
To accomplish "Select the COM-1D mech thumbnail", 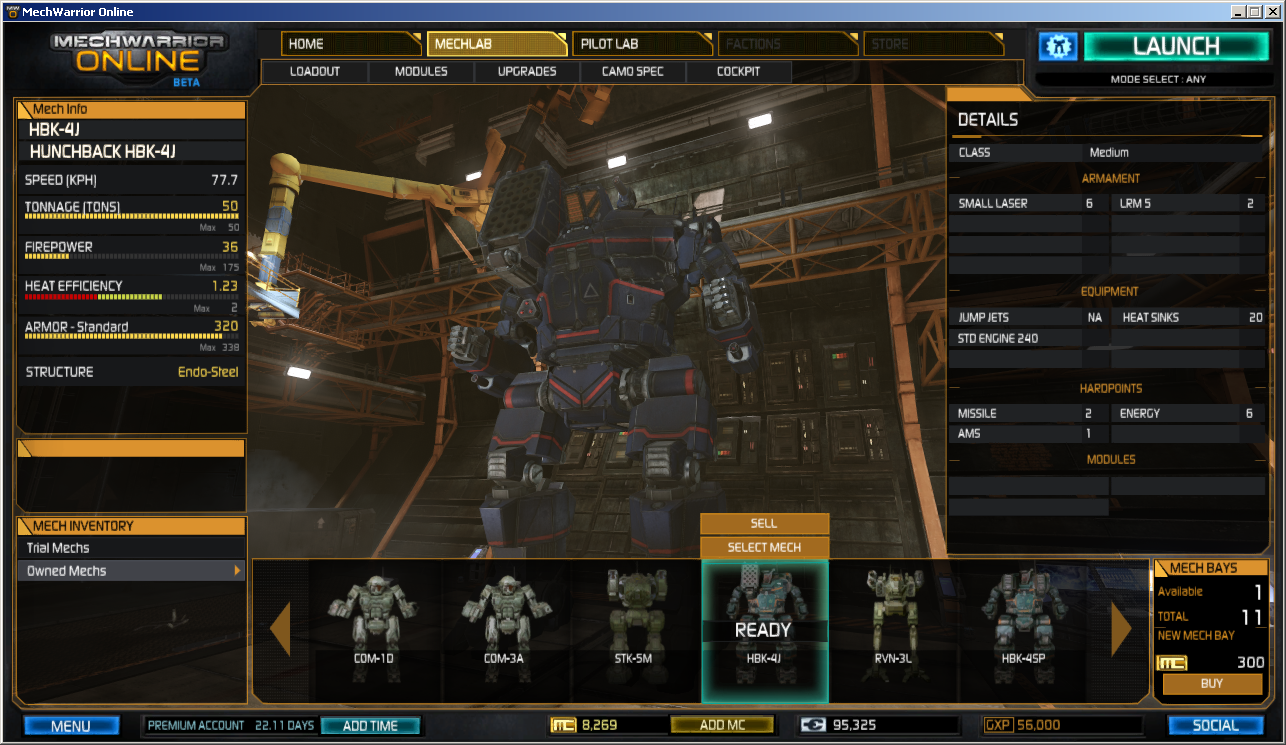I will 372,620.
